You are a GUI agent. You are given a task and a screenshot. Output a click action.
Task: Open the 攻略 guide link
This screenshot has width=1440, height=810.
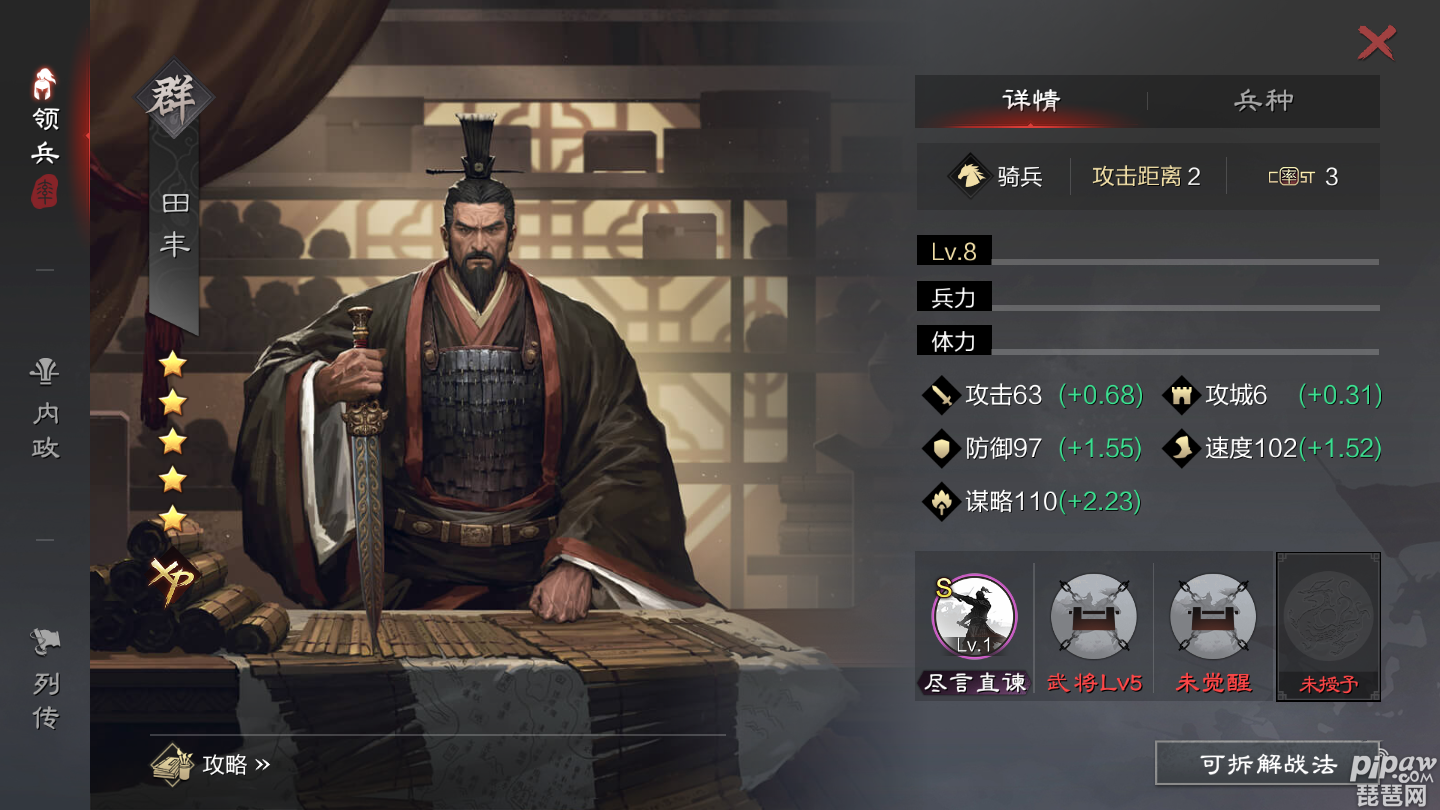point(212,764)
